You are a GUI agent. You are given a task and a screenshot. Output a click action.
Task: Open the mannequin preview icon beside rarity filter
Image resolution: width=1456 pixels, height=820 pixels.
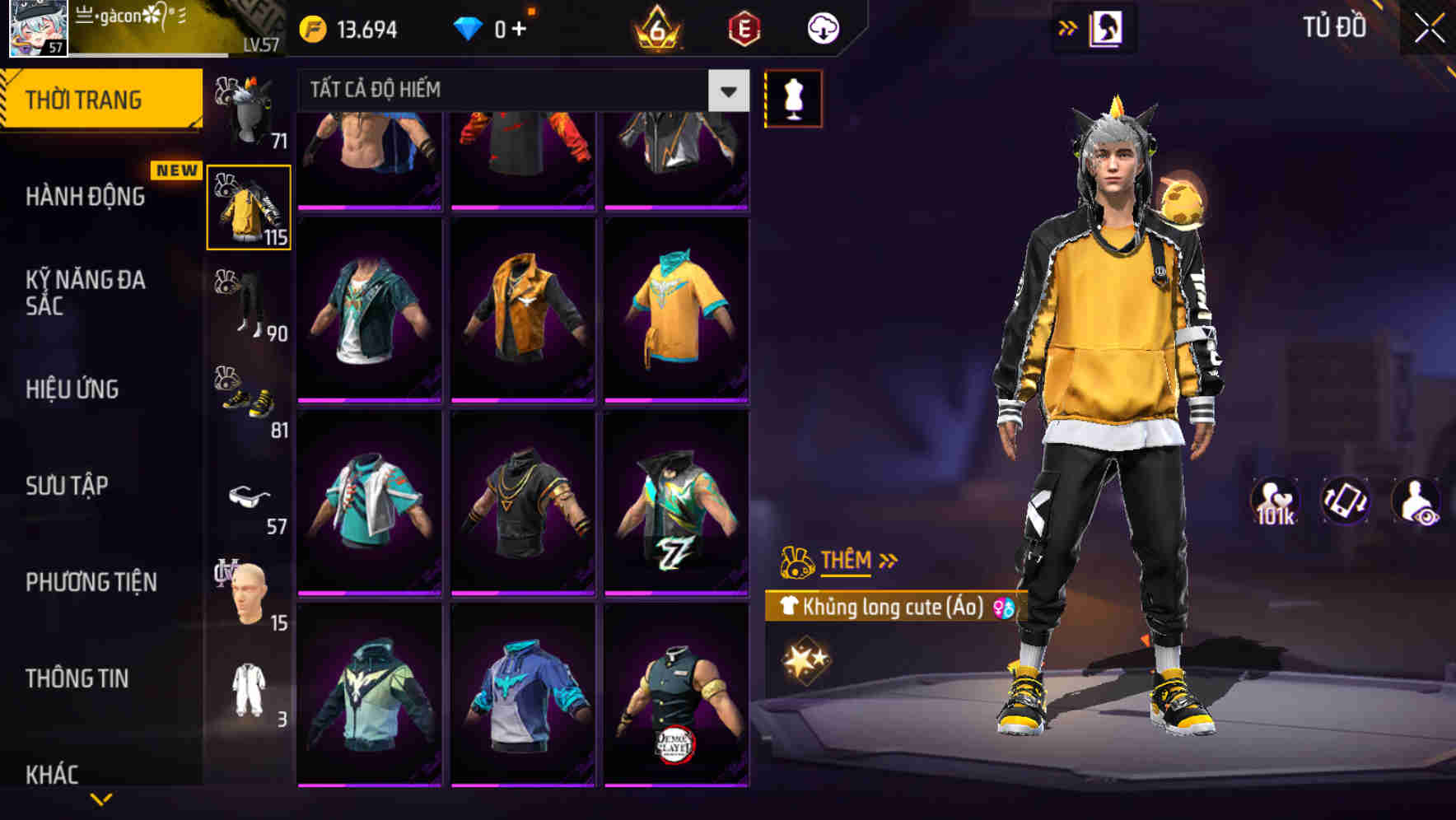(793, 97)
